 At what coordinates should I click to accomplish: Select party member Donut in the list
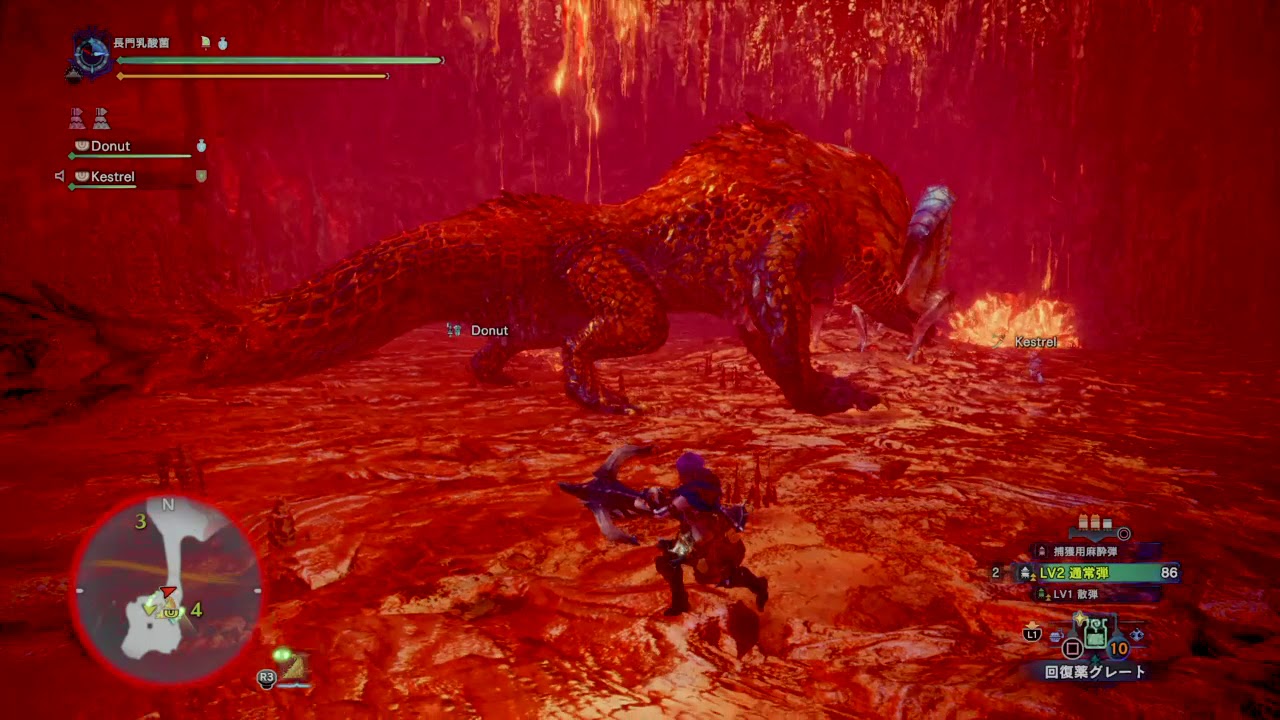click(x=110, y=146)
